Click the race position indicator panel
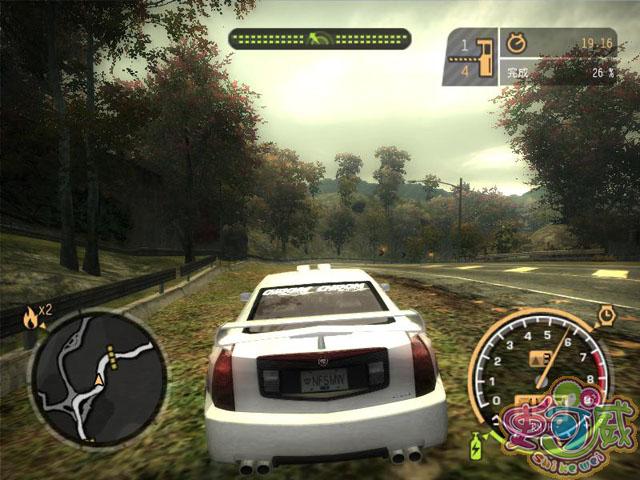The width and height of the screenshot is (640, 480). click(x=470, y=56)
